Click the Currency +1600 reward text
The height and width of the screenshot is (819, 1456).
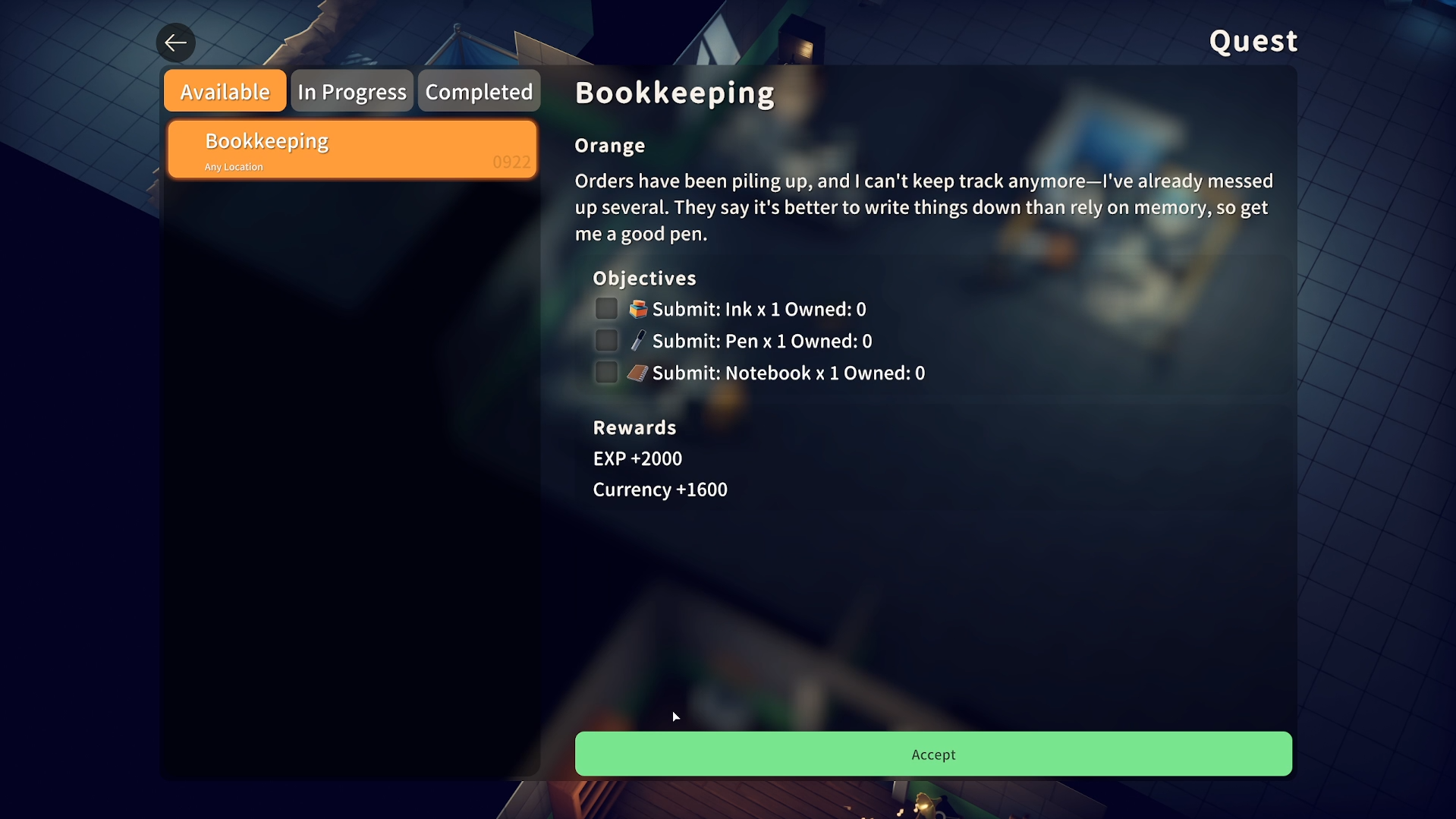pos(659,490)
